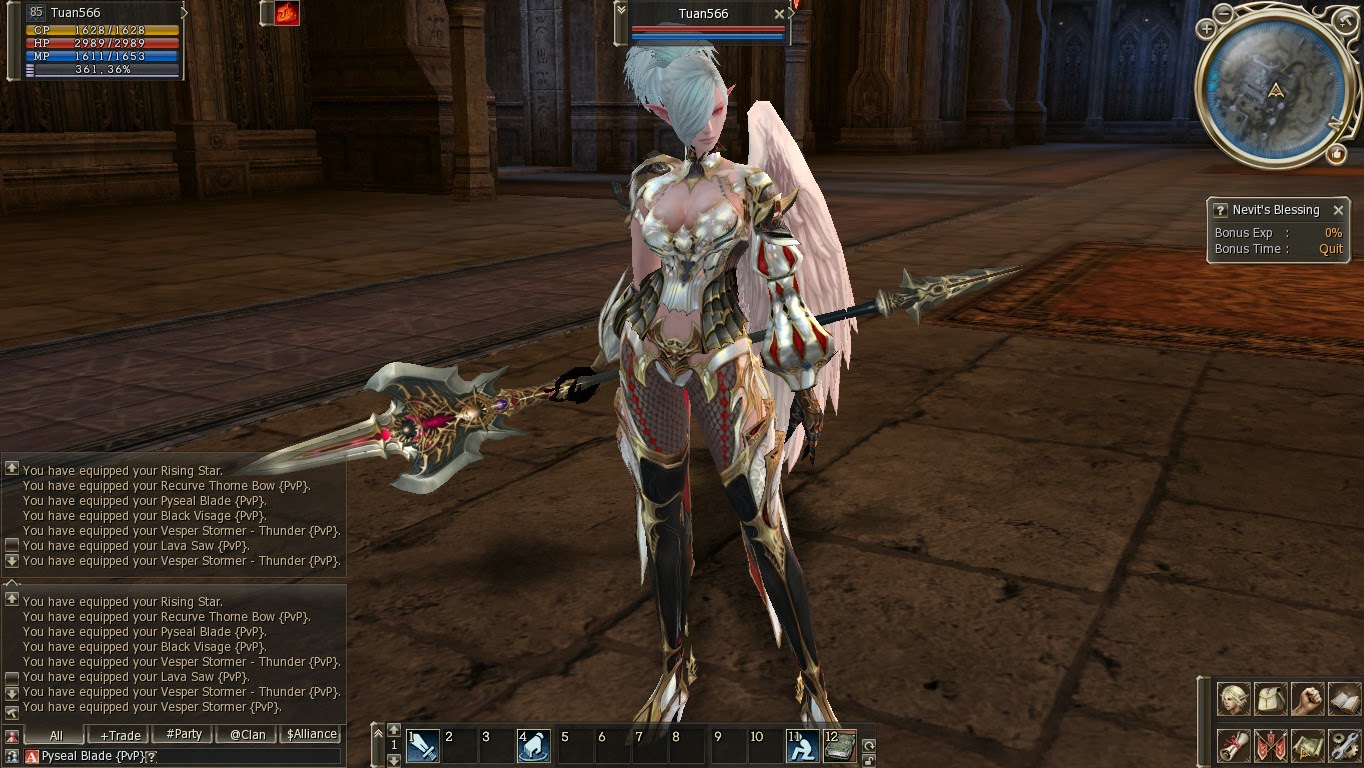Image resolution: width=1364 pixels, height=768 pixels.
Task: Open the inventory bag icon
Action: (x=1271, y=699)
